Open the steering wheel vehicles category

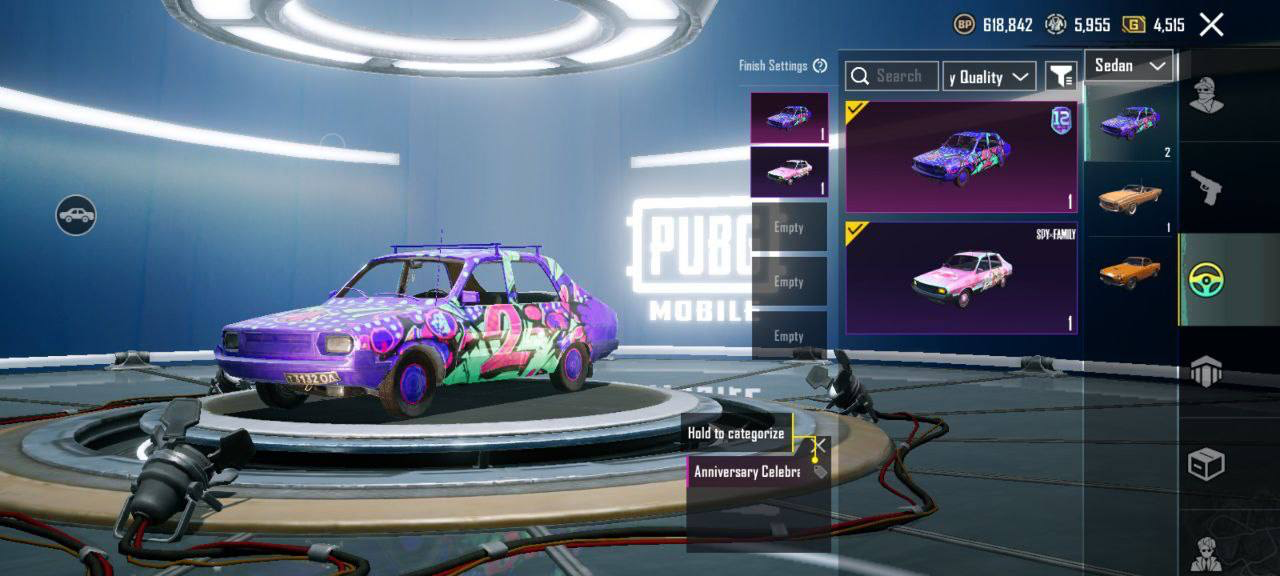point(1207,280)
